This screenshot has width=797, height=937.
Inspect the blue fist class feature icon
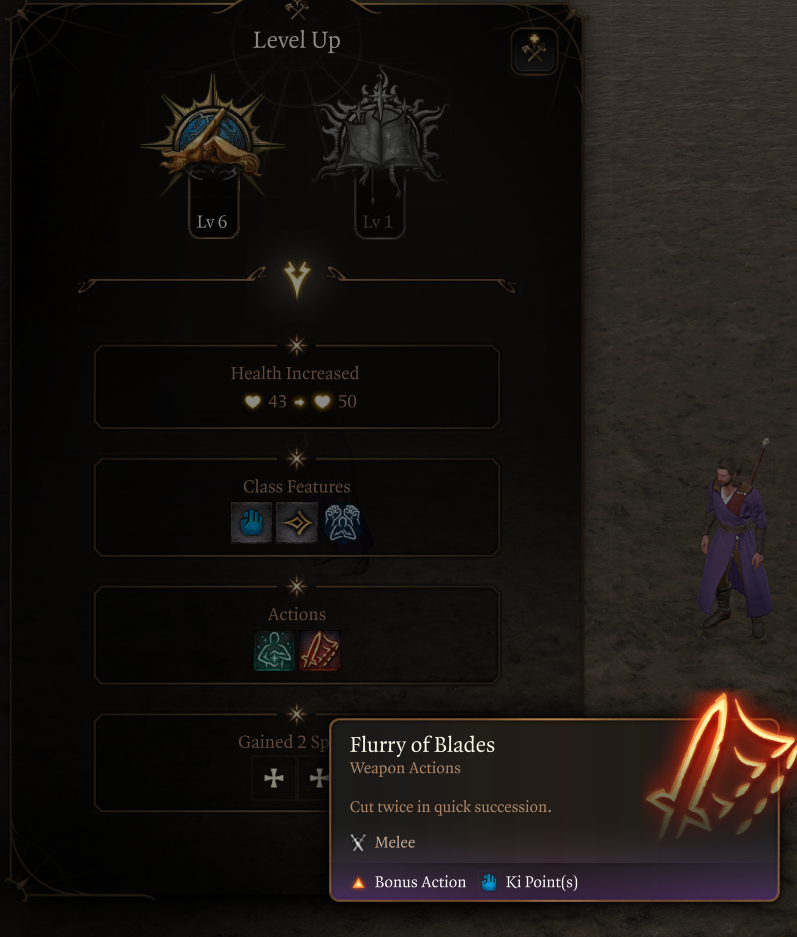pos(251,523)
